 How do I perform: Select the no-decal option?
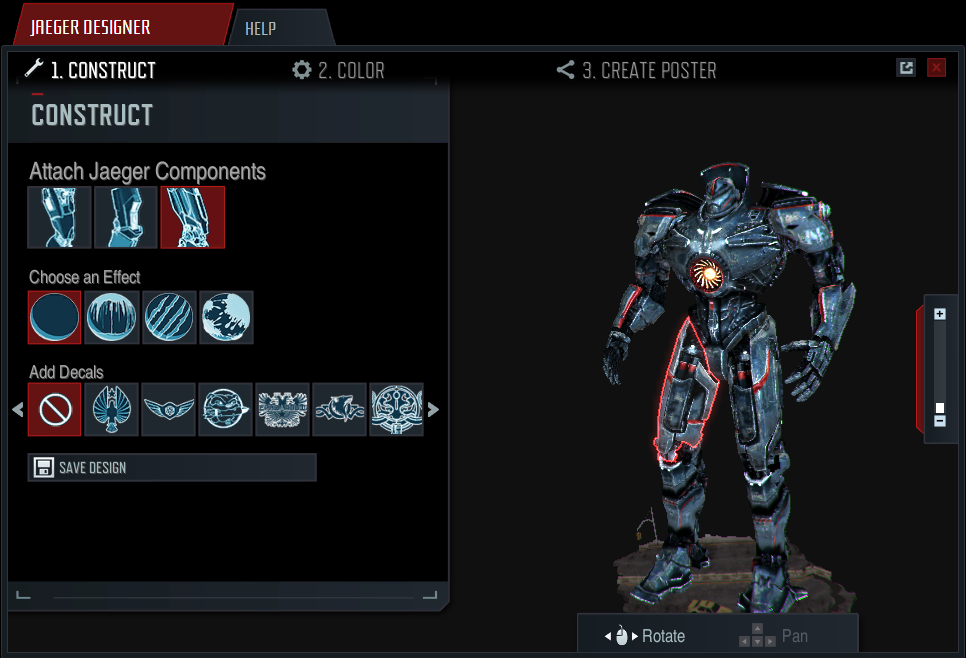coord(55,410)
